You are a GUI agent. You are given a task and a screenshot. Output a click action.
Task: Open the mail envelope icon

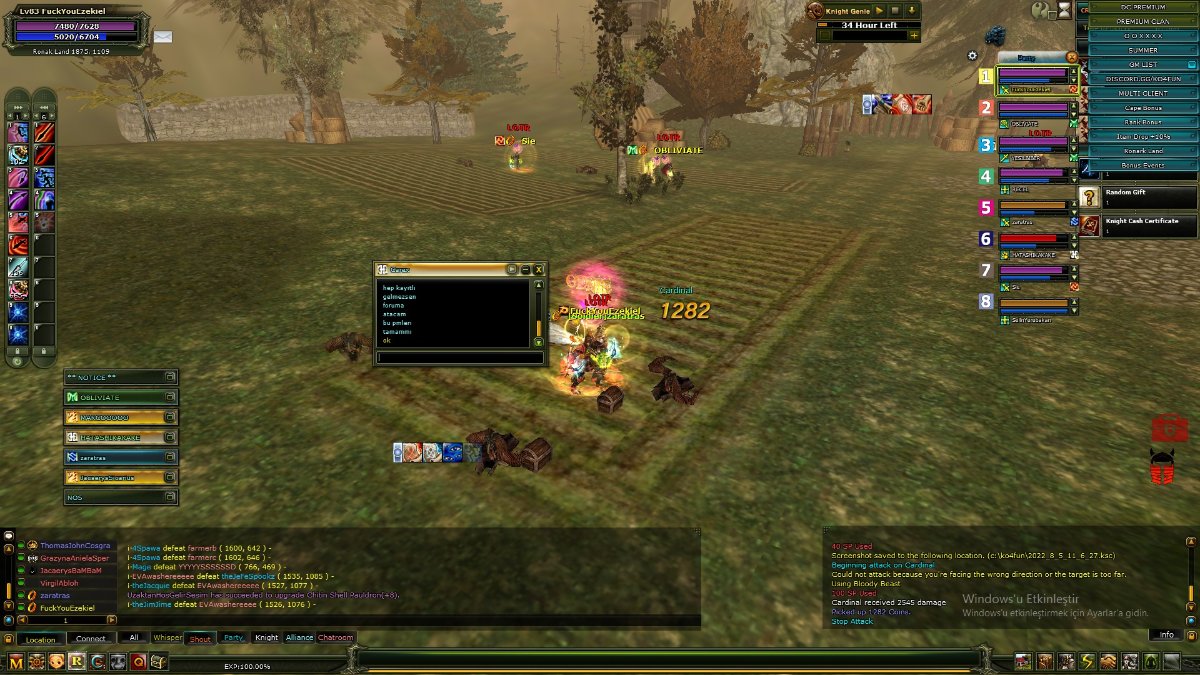click(x=162, y=37)
